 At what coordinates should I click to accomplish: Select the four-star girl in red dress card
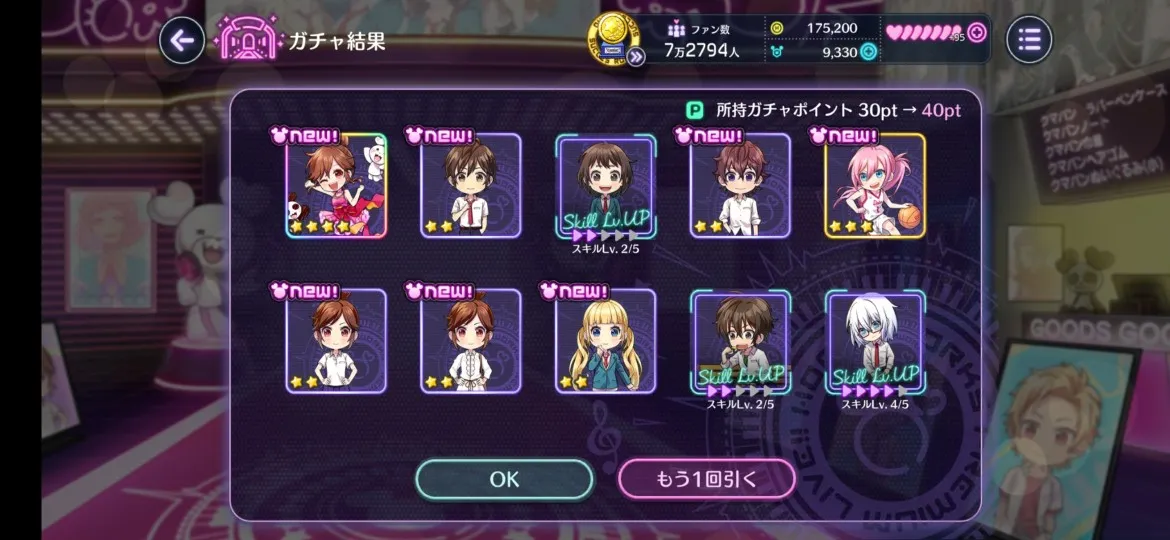click(336, 186)
